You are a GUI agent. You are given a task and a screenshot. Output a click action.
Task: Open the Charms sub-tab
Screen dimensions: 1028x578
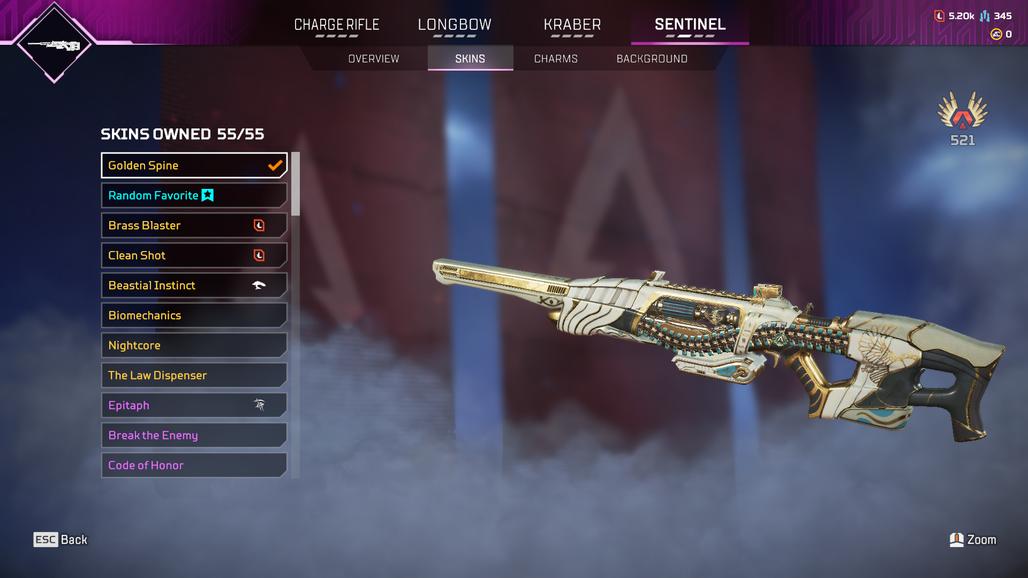coord(555,59)
